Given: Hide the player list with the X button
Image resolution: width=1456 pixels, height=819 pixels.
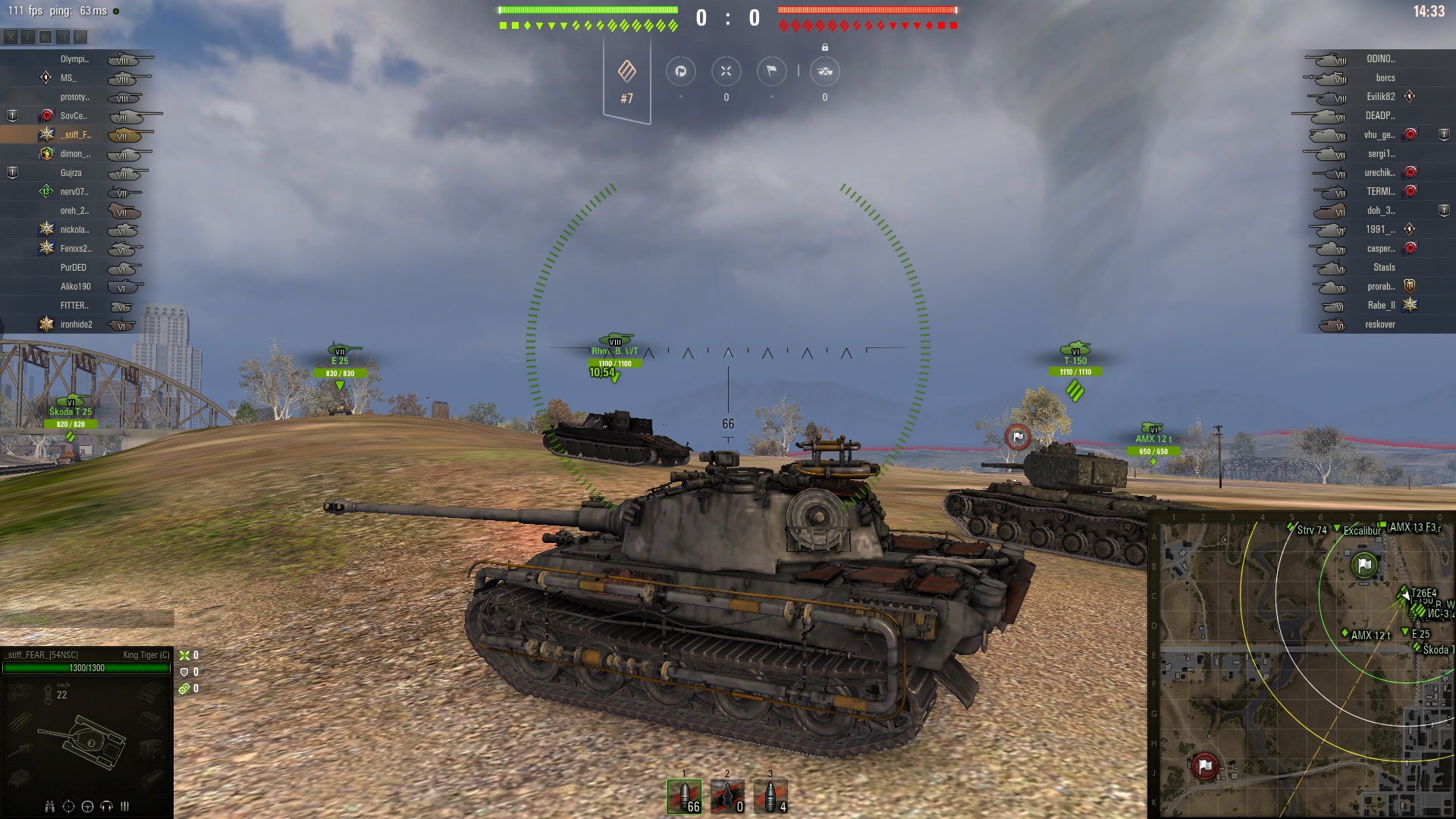Looking at the screenshot, I should [11, 36].
